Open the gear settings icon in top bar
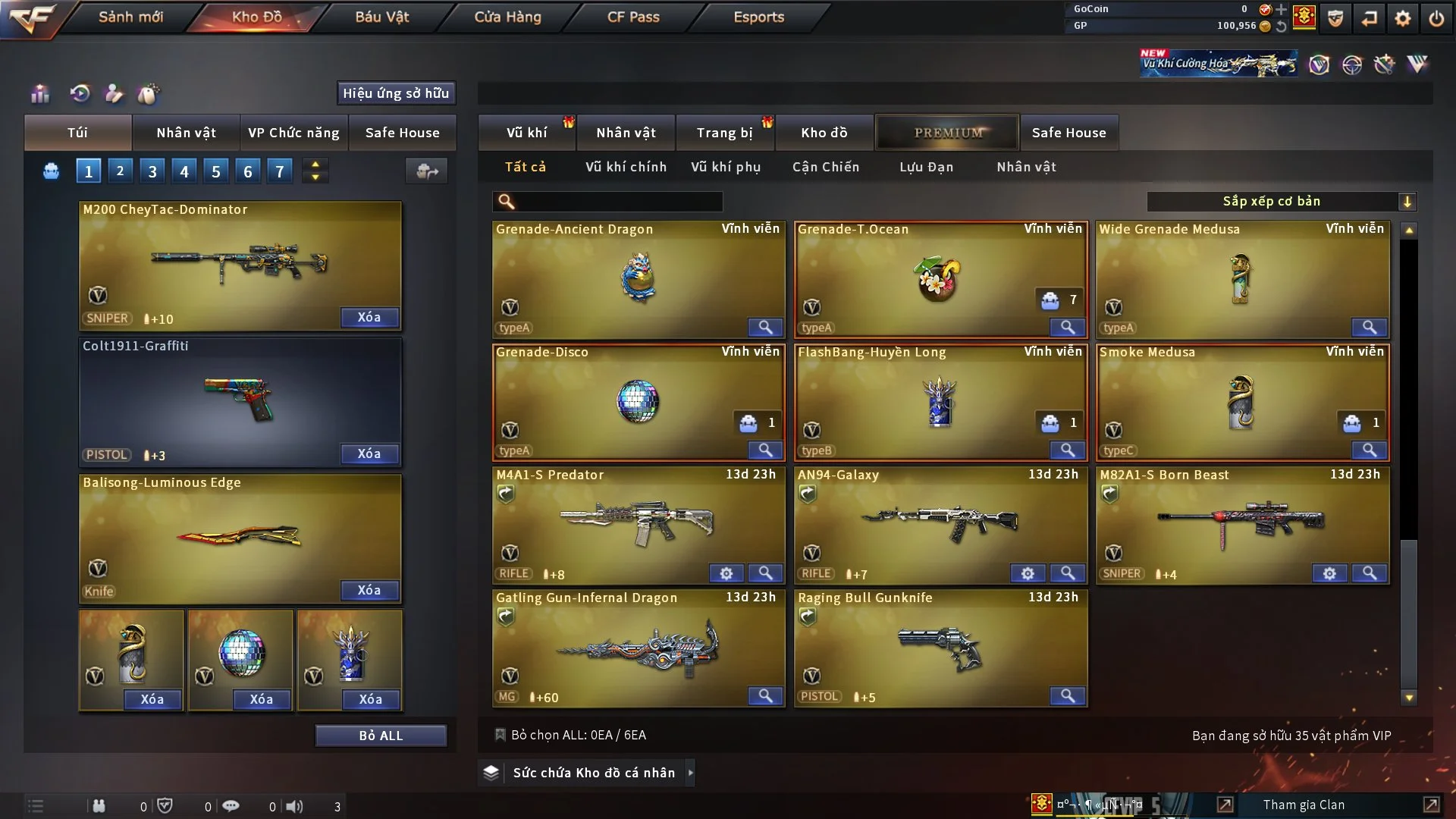Viewport: 1456px width, 819px height. (1403, 18)
